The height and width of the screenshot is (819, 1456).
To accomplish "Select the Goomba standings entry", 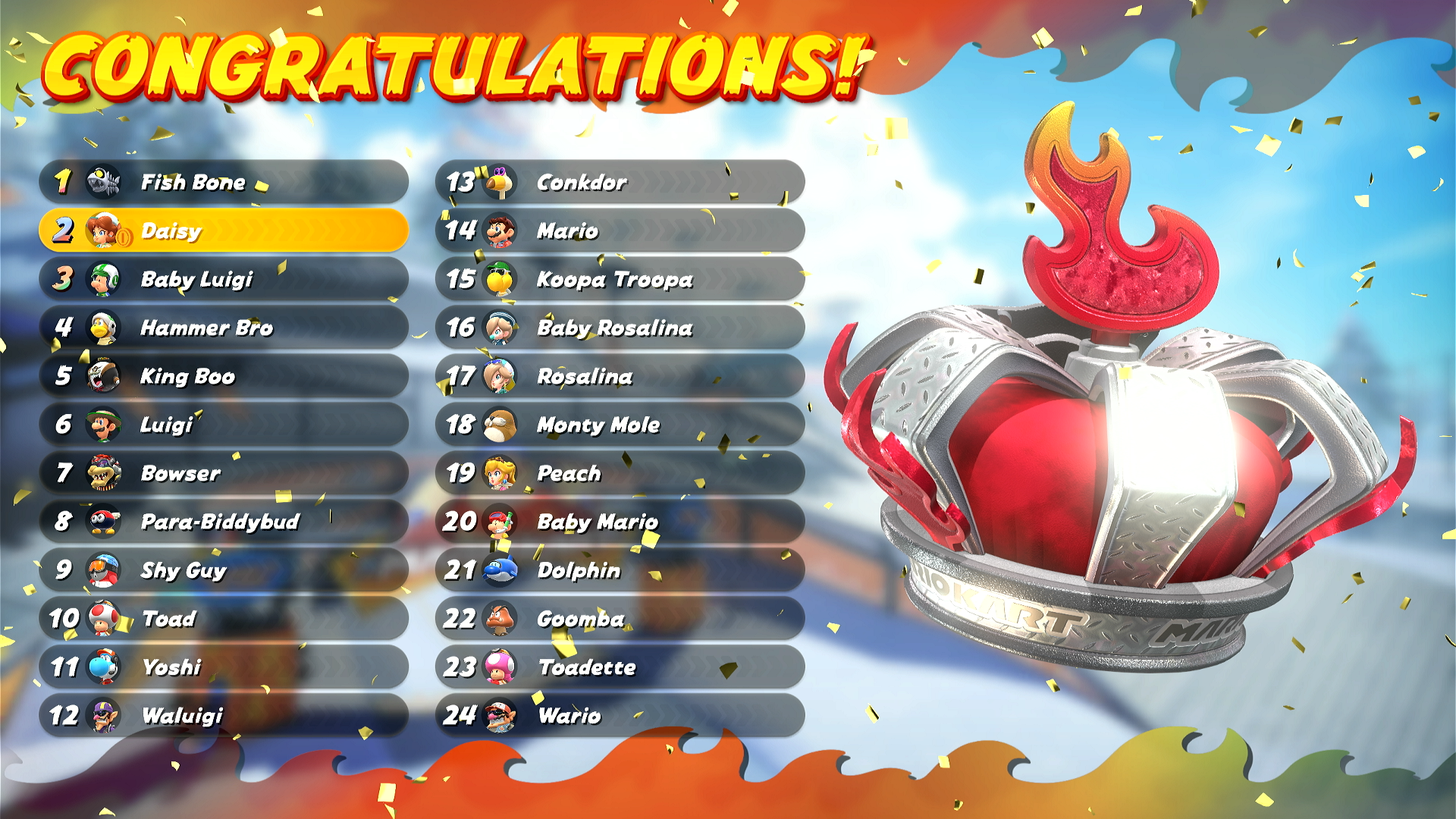I will pyautogui.click(x=620, y=619).
